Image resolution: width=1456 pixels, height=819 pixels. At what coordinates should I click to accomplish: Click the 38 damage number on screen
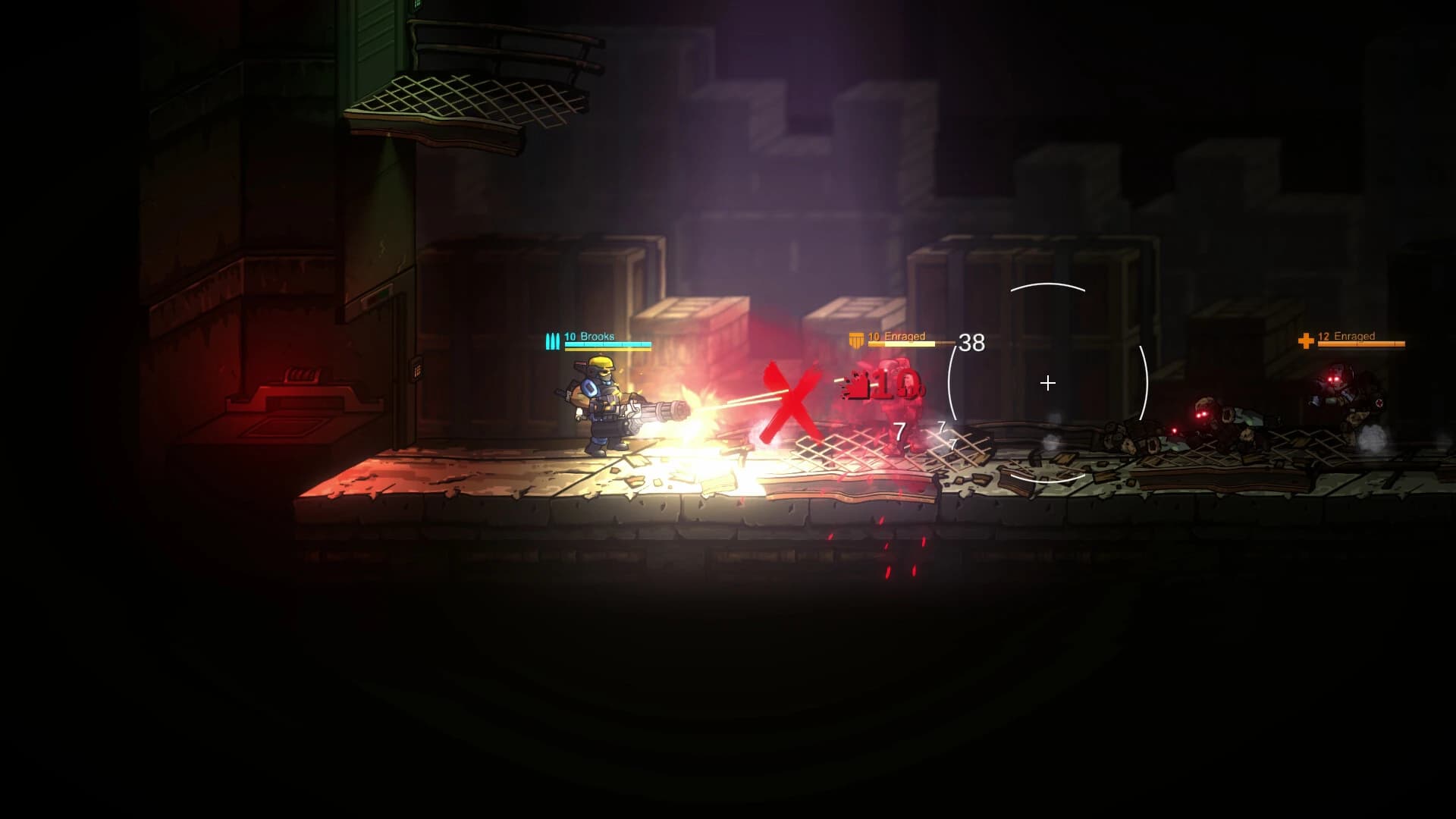[x=973, y=344]
